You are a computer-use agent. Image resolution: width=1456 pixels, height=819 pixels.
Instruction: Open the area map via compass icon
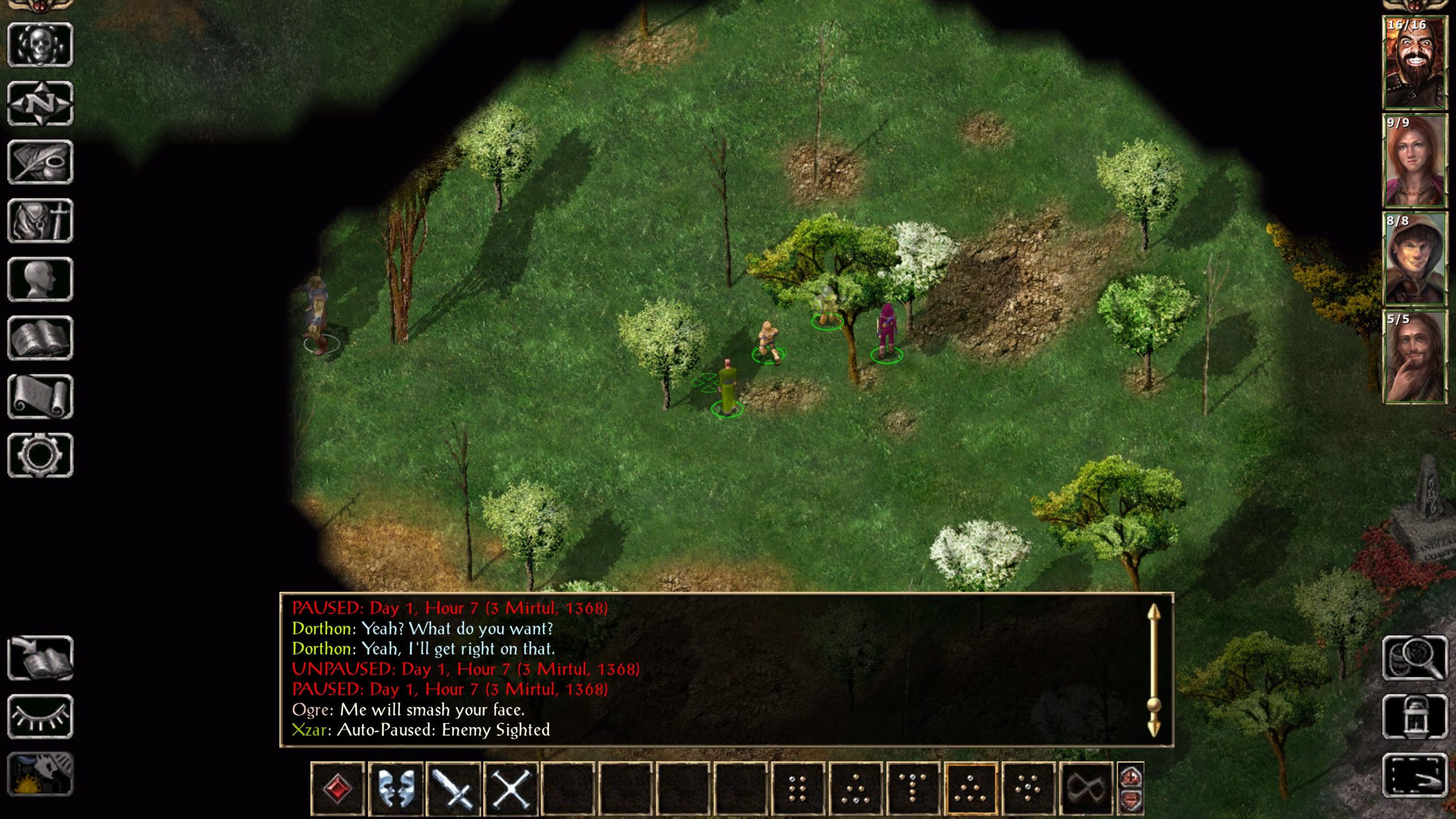[x=40, y=104]
